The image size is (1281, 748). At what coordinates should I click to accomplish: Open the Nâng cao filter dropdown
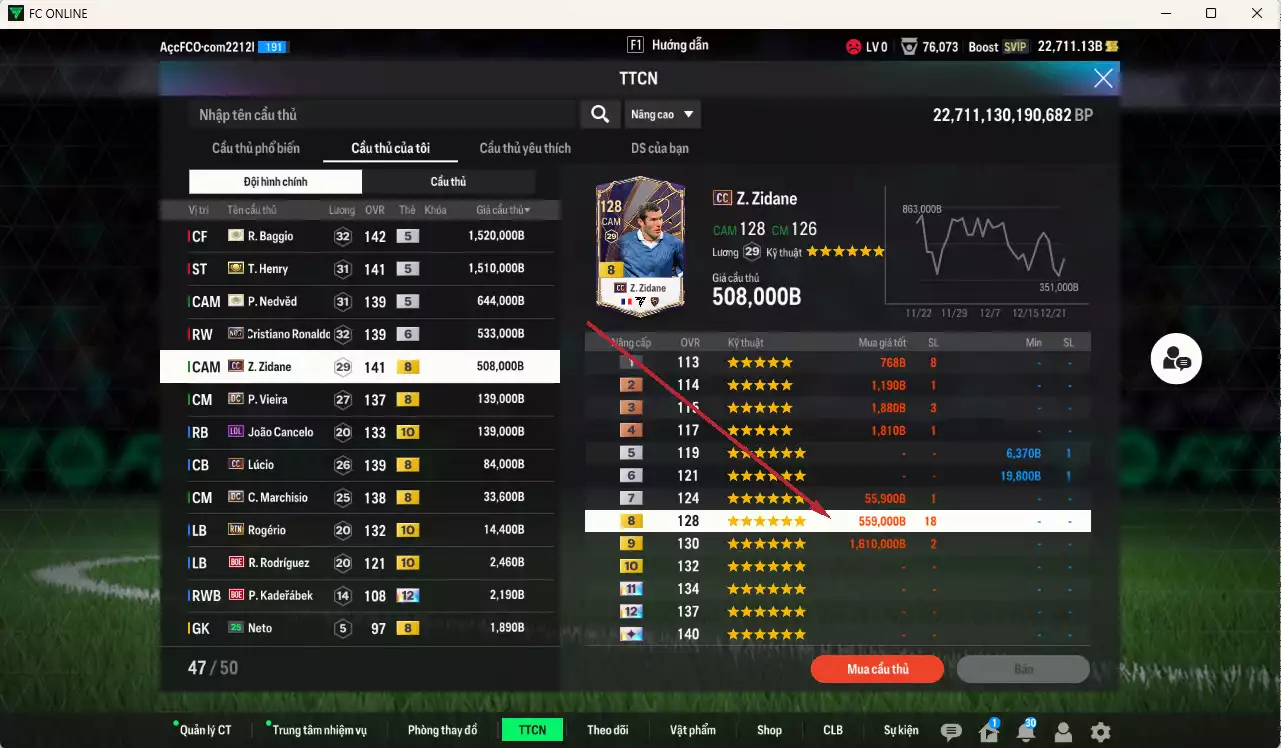pos(662,114)
